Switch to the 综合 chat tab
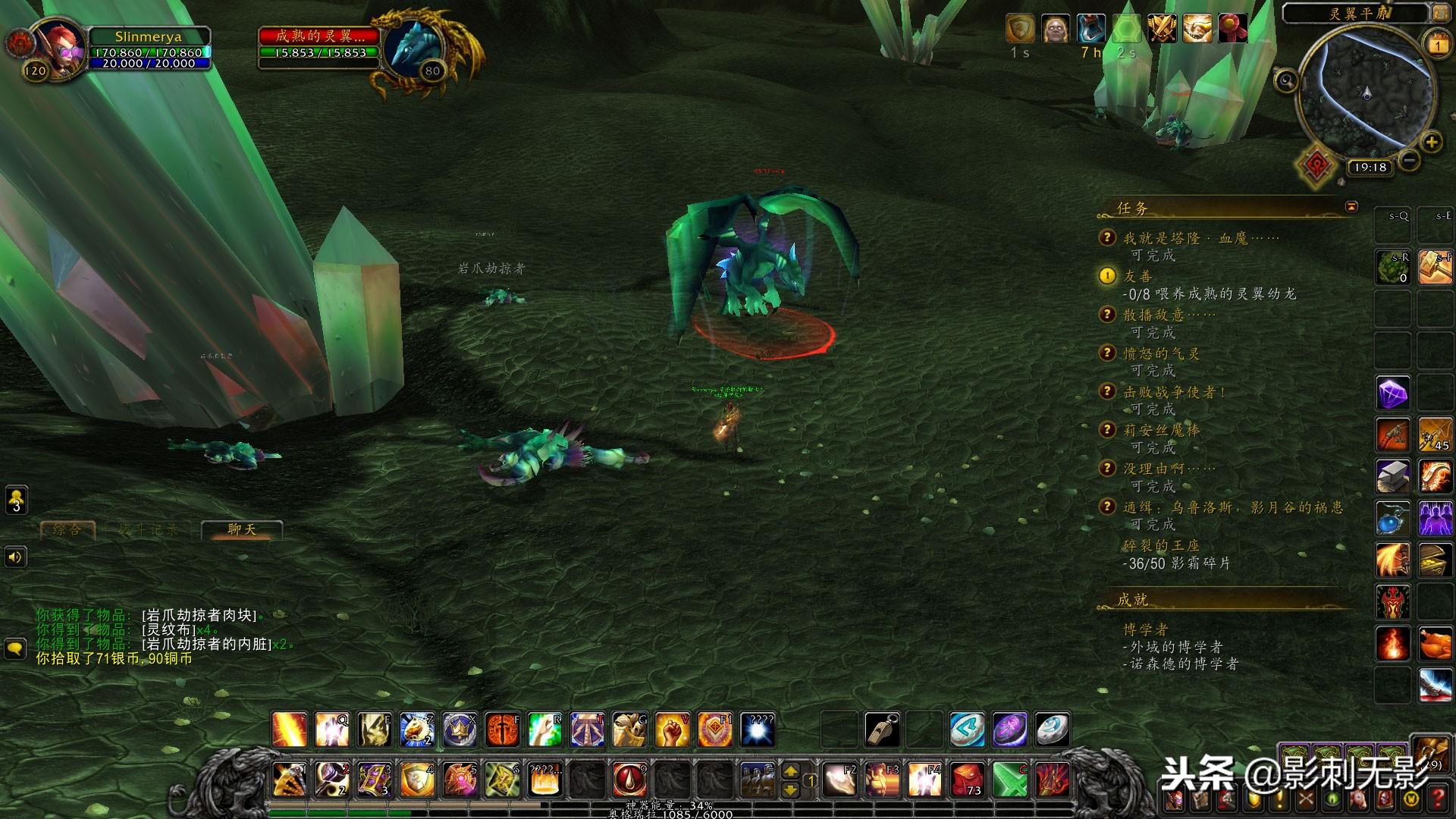Viewport: 1456px width, 819px height. tap(67, 529)
